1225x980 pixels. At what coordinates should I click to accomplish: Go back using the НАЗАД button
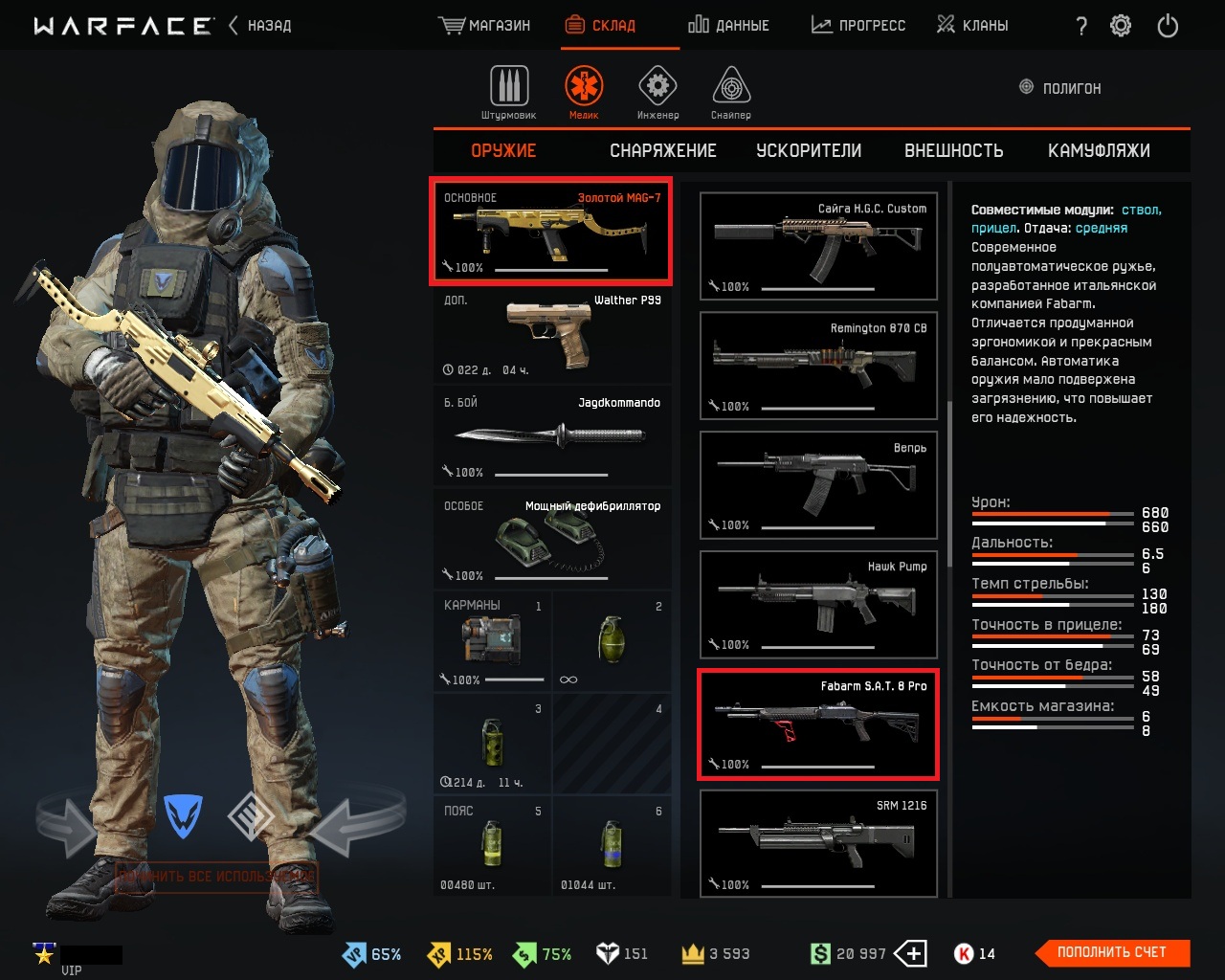coord(260,26)
